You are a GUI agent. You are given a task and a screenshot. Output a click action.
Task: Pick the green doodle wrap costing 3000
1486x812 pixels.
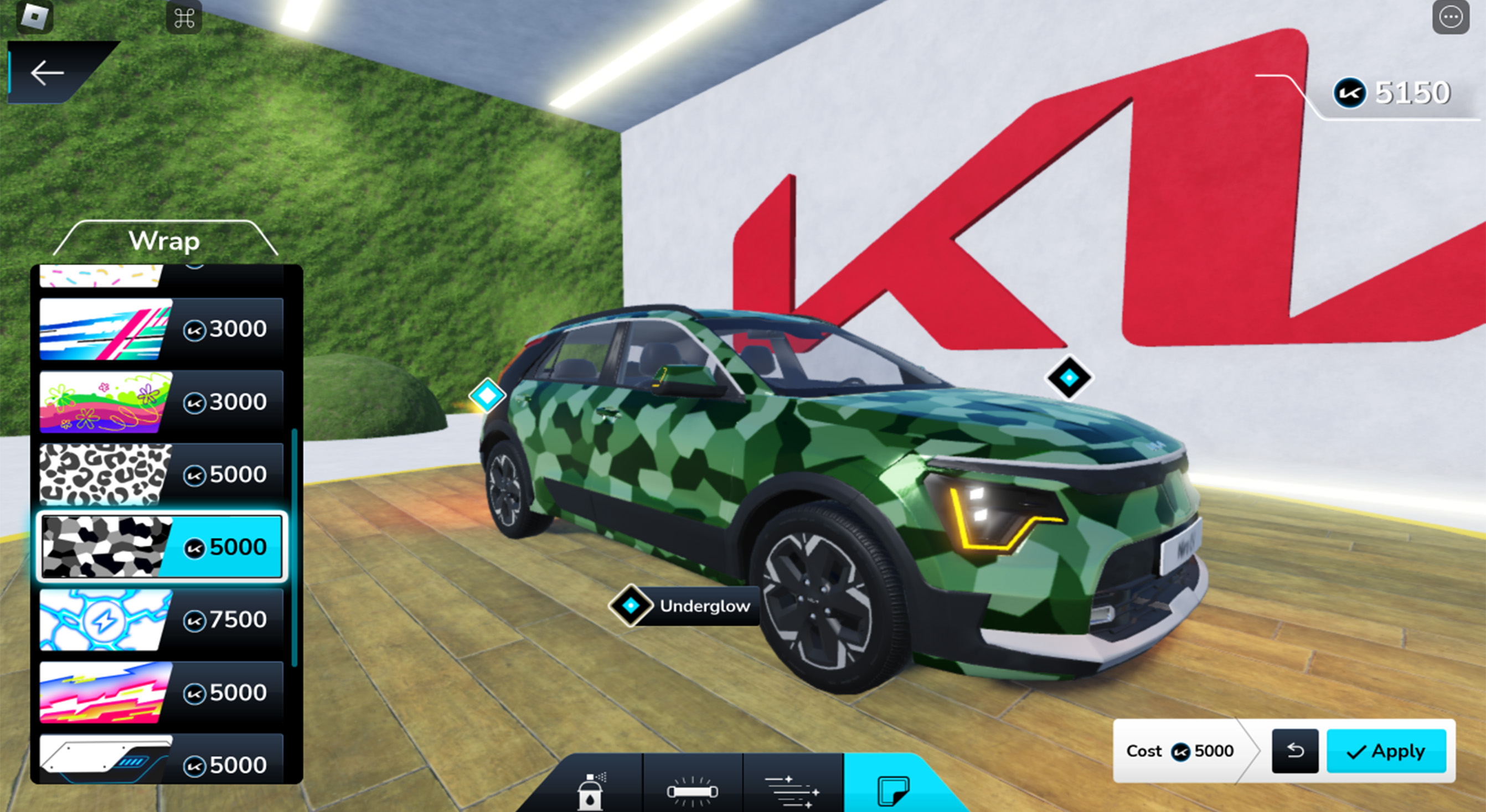click(x=161, y=401)
